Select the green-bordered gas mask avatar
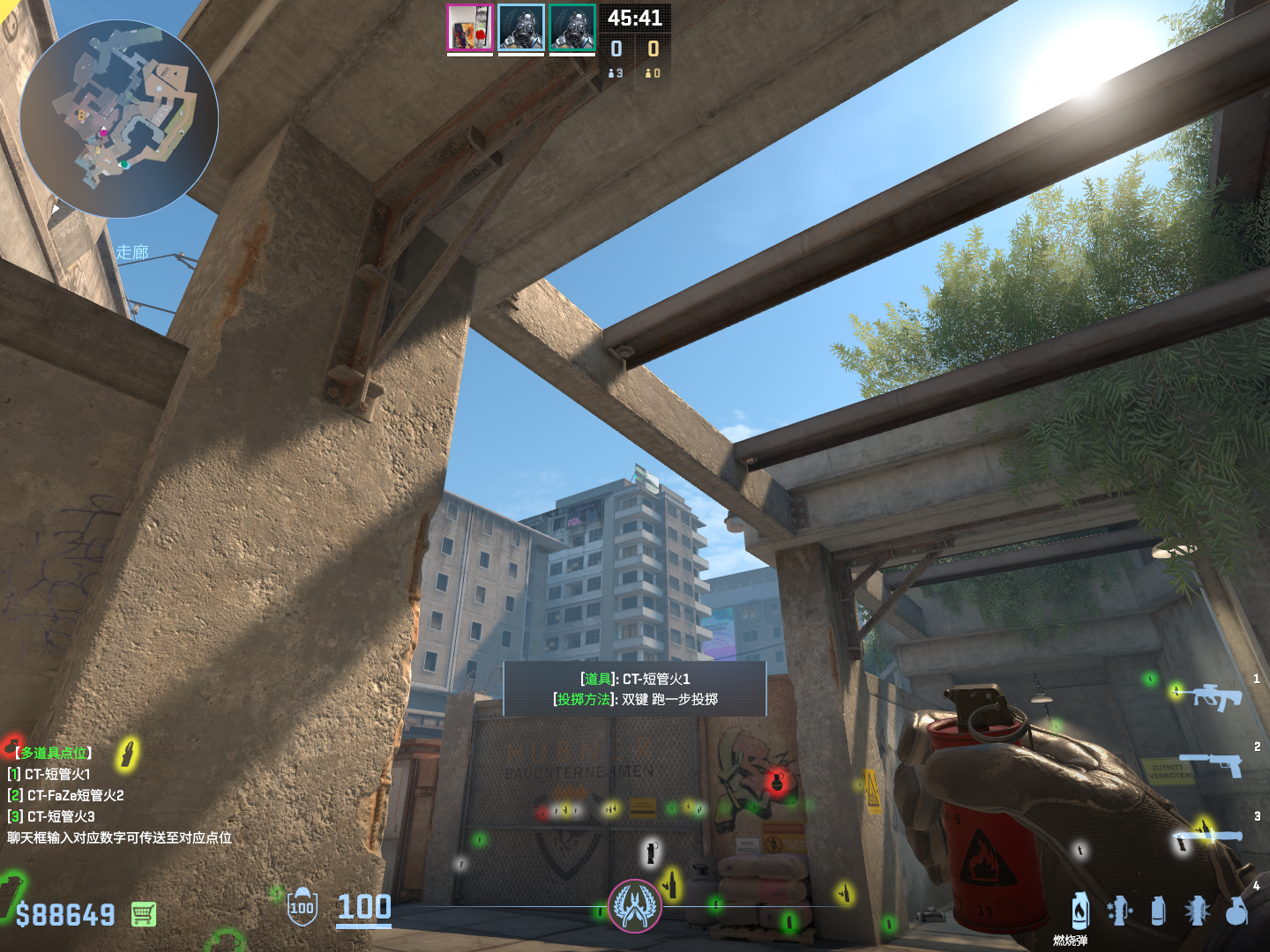 571,28
